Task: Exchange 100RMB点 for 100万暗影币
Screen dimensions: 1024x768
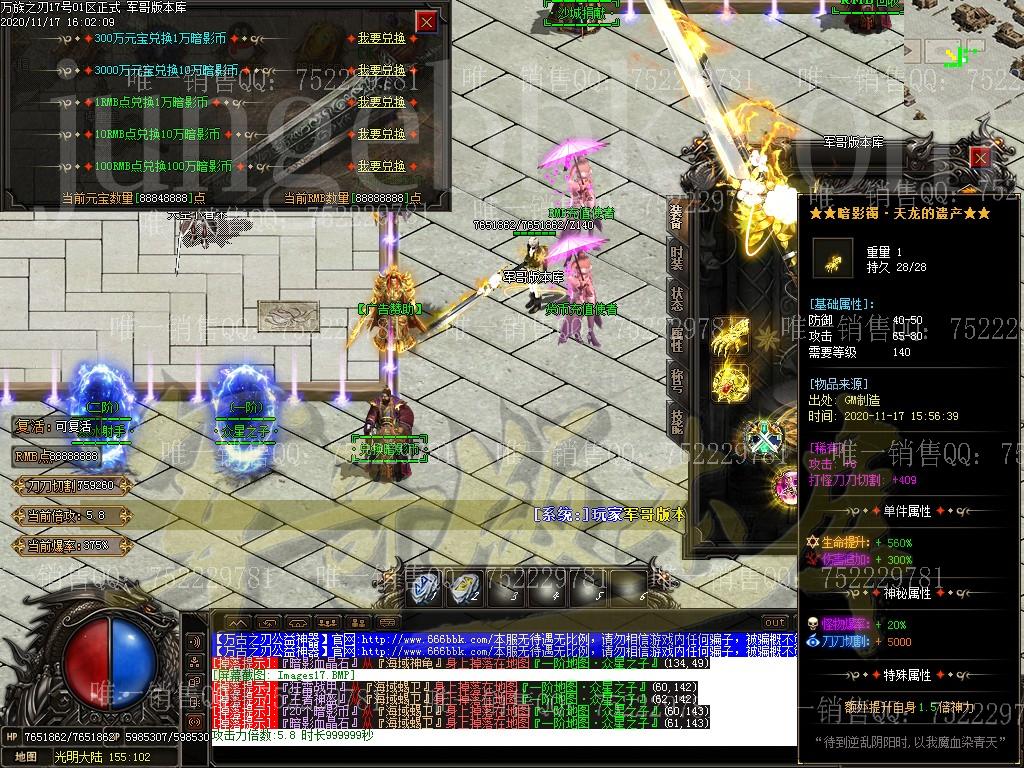Action: [x=381, y=166]
